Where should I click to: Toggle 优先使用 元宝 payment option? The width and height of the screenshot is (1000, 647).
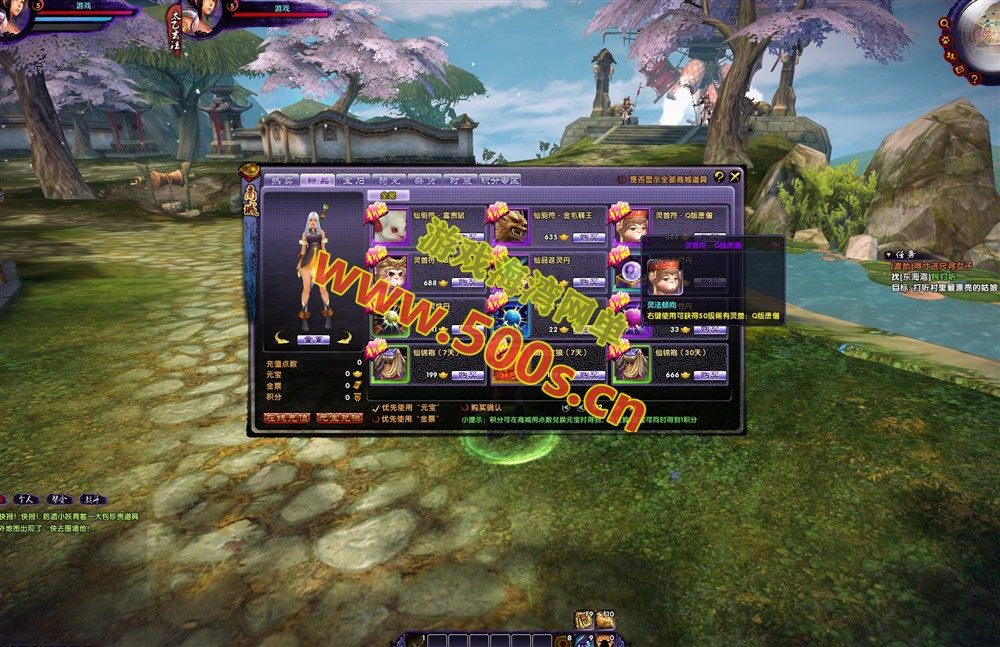376,408
